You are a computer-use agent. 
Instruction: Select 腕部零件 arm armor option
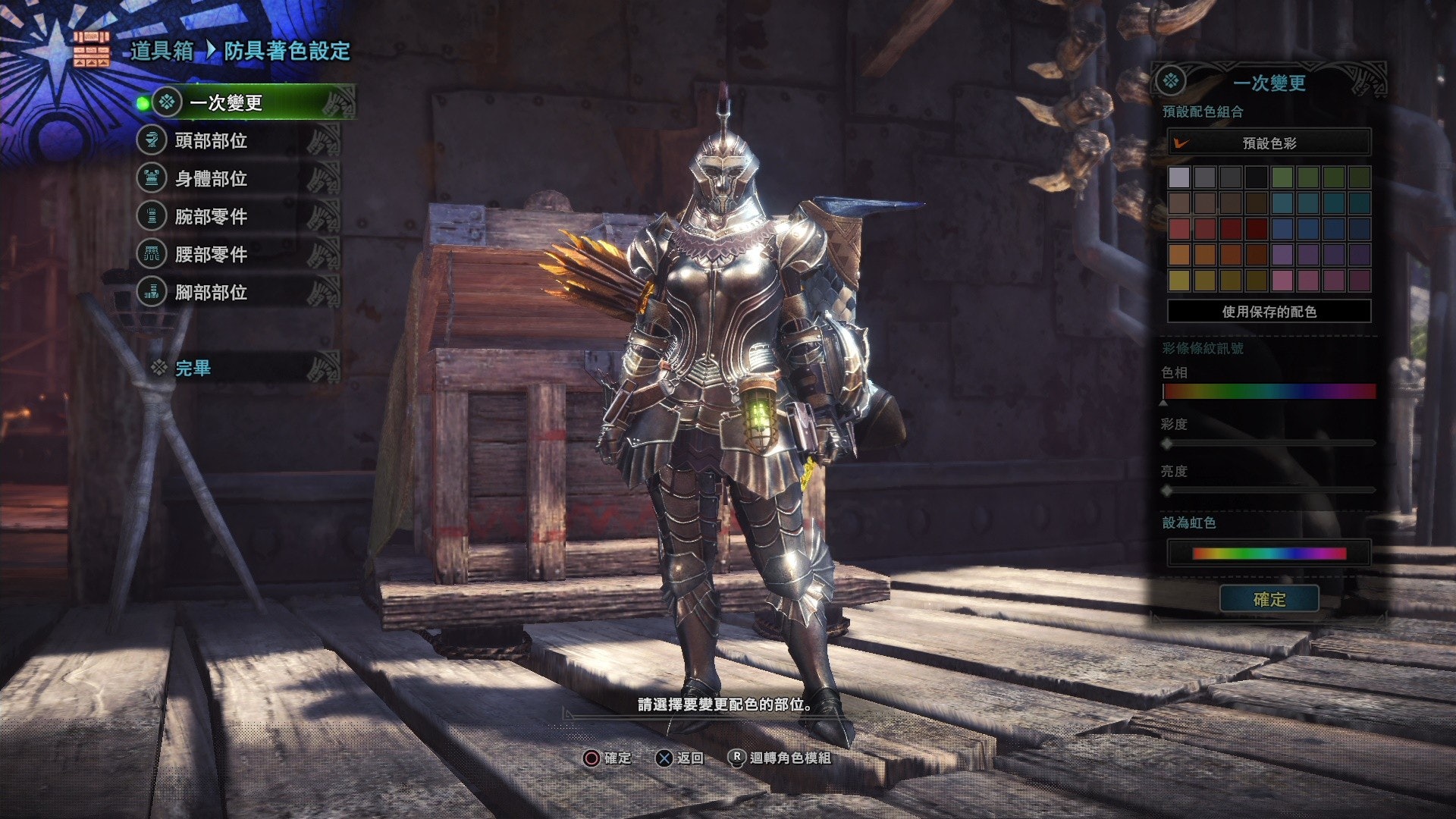click(211, 216)
